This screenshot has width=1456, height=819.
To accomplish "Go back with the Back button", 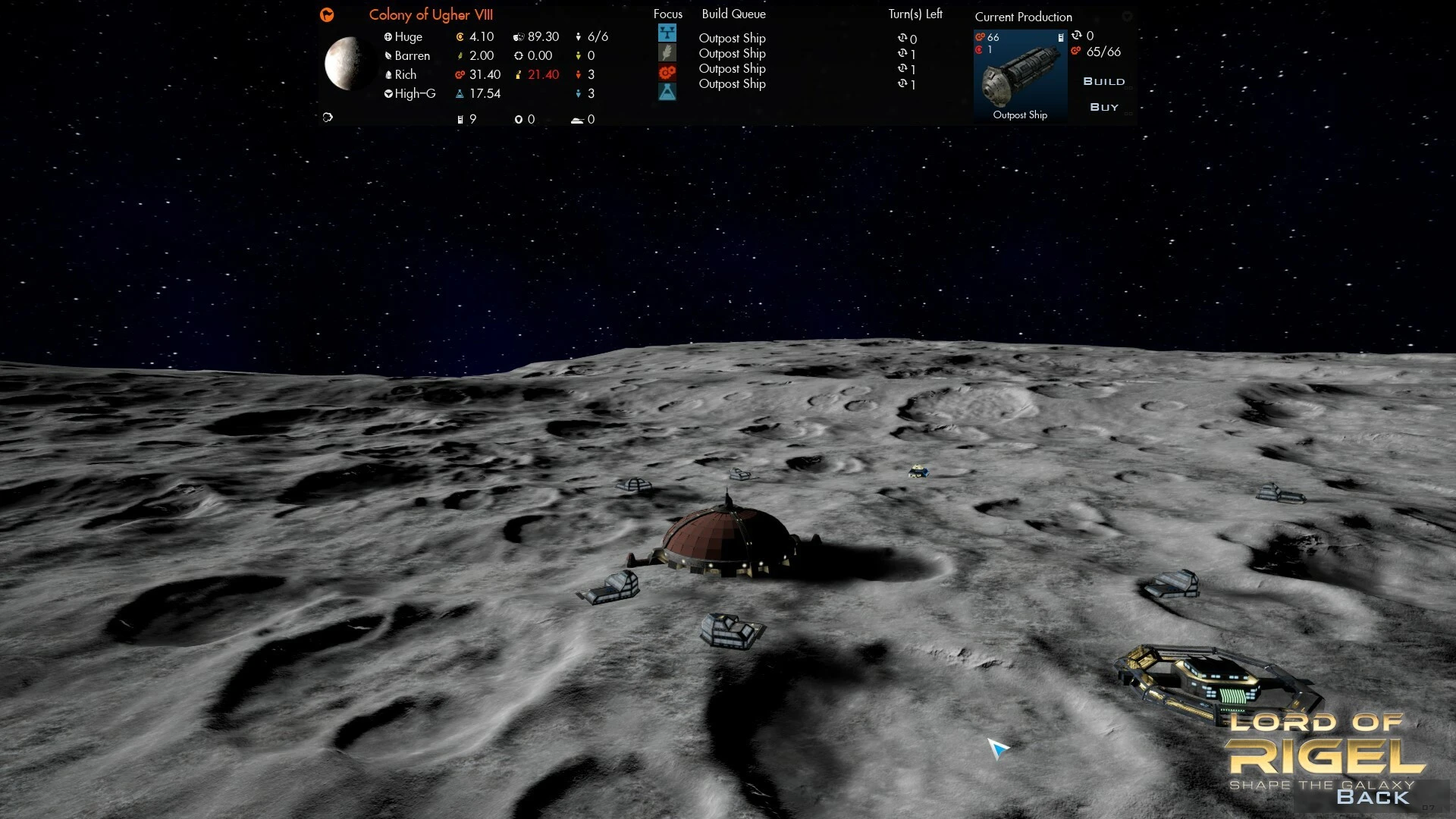I will tap(1373, 797).
